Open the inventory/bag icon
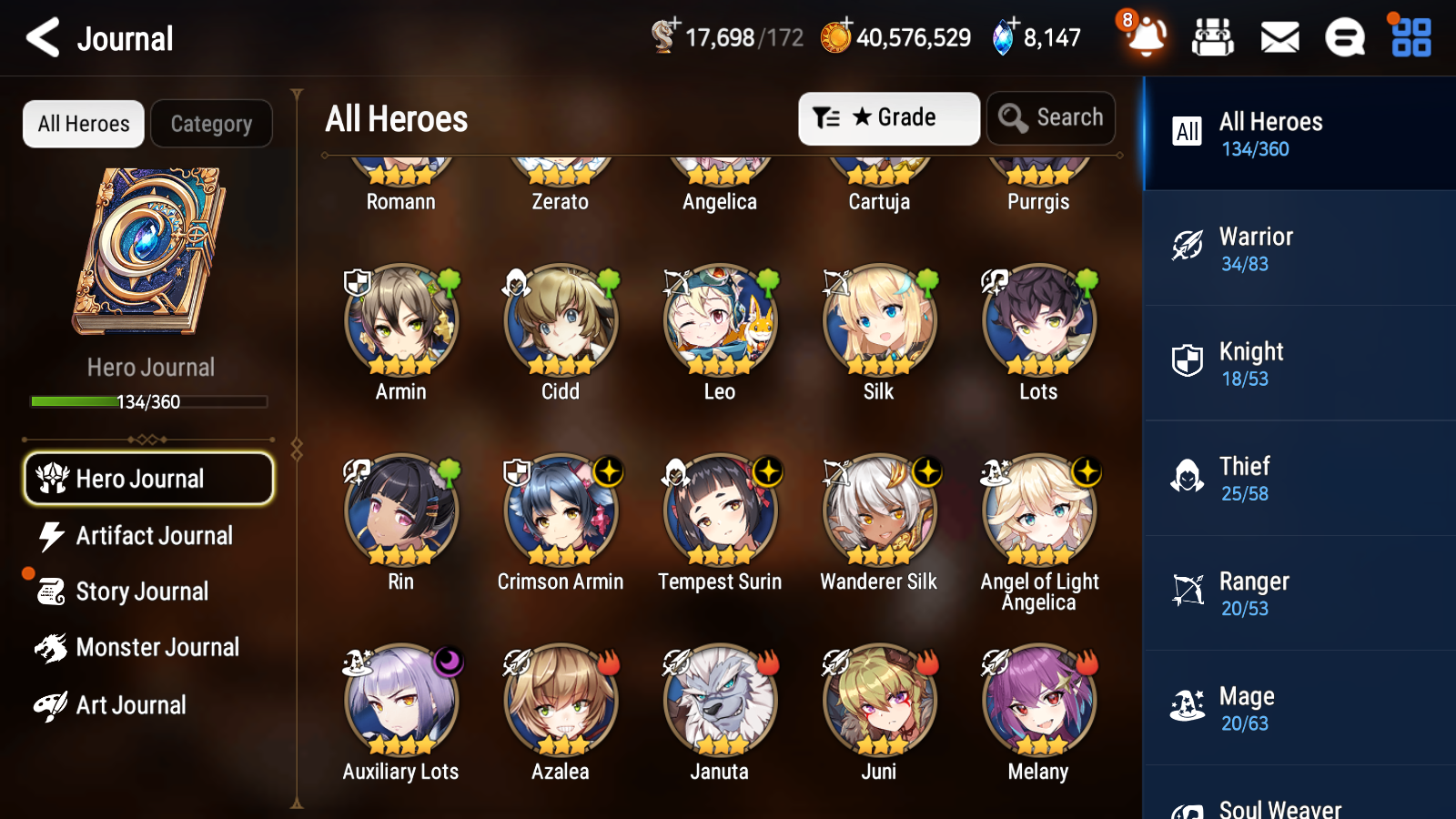This screenshot has width=1456, height=819. point(1213,38)
